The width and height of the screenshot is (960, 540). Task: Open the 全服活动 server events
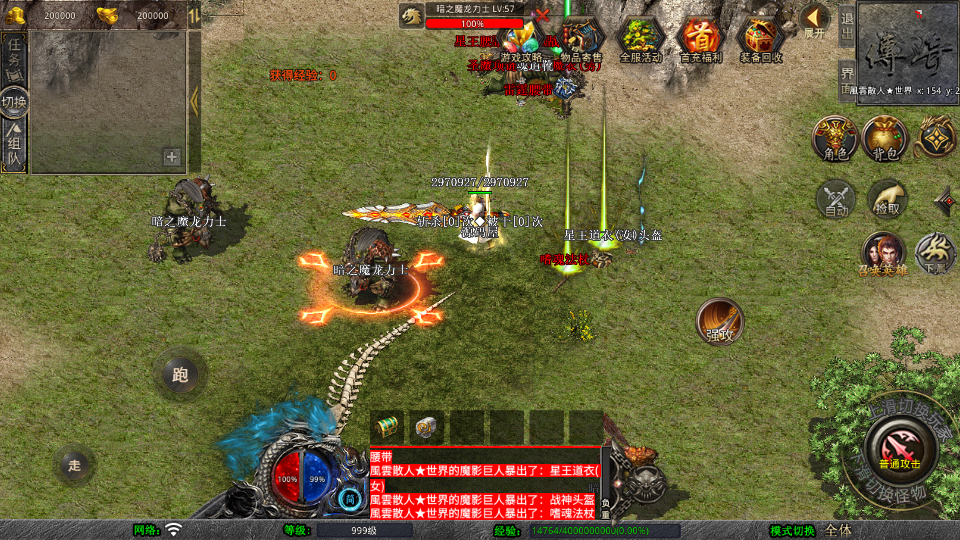point(641,40)
